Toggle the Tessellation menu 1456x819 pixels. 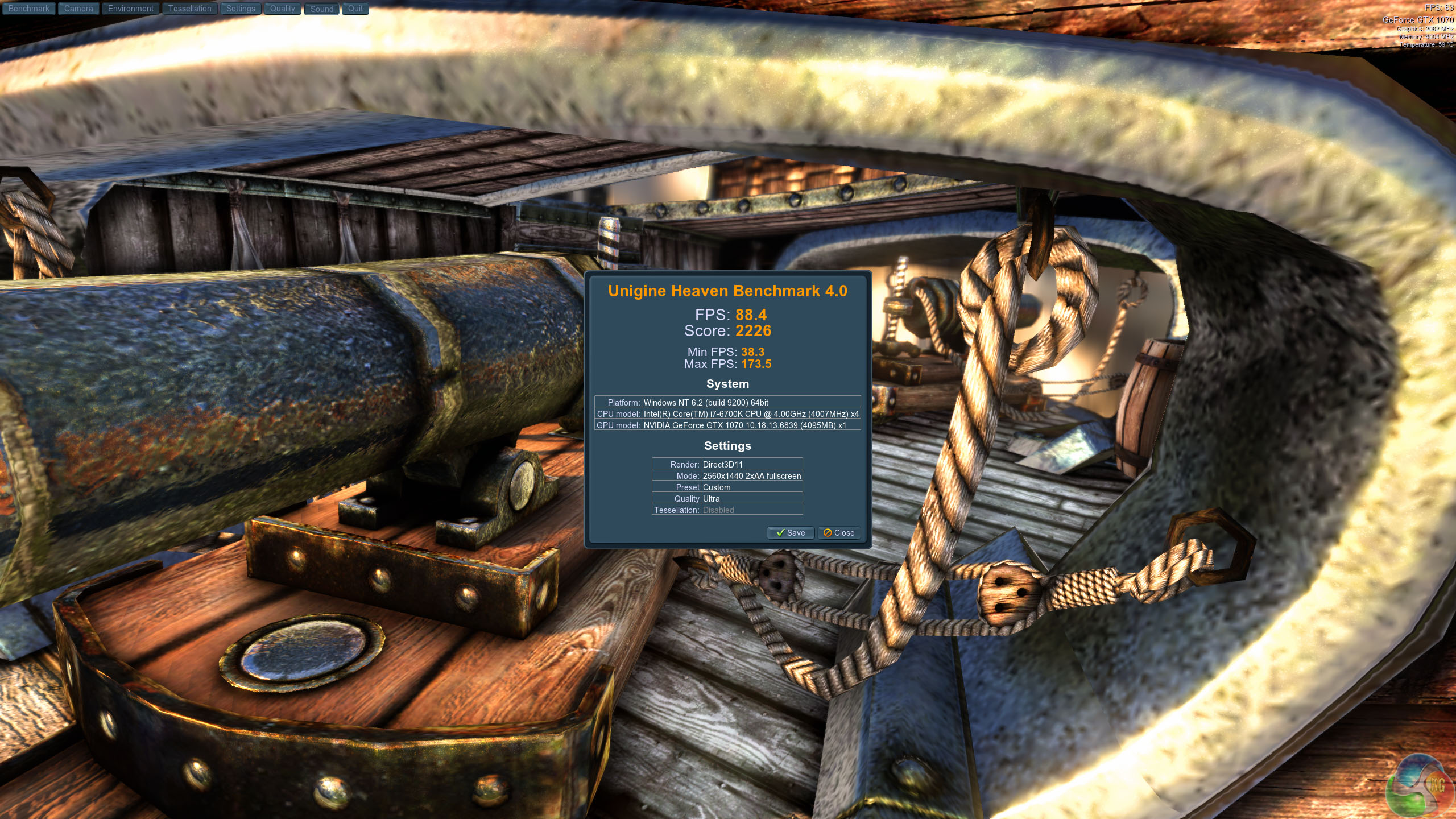tap(189, 9)
